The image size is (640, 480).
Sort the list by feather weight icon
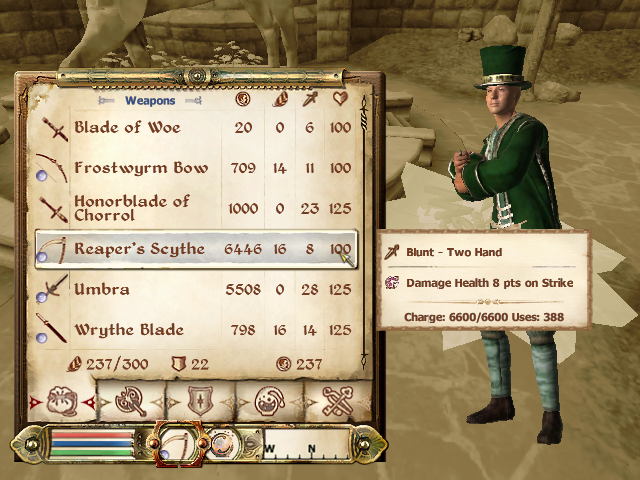pyautogui.click(x=280, y=99)
